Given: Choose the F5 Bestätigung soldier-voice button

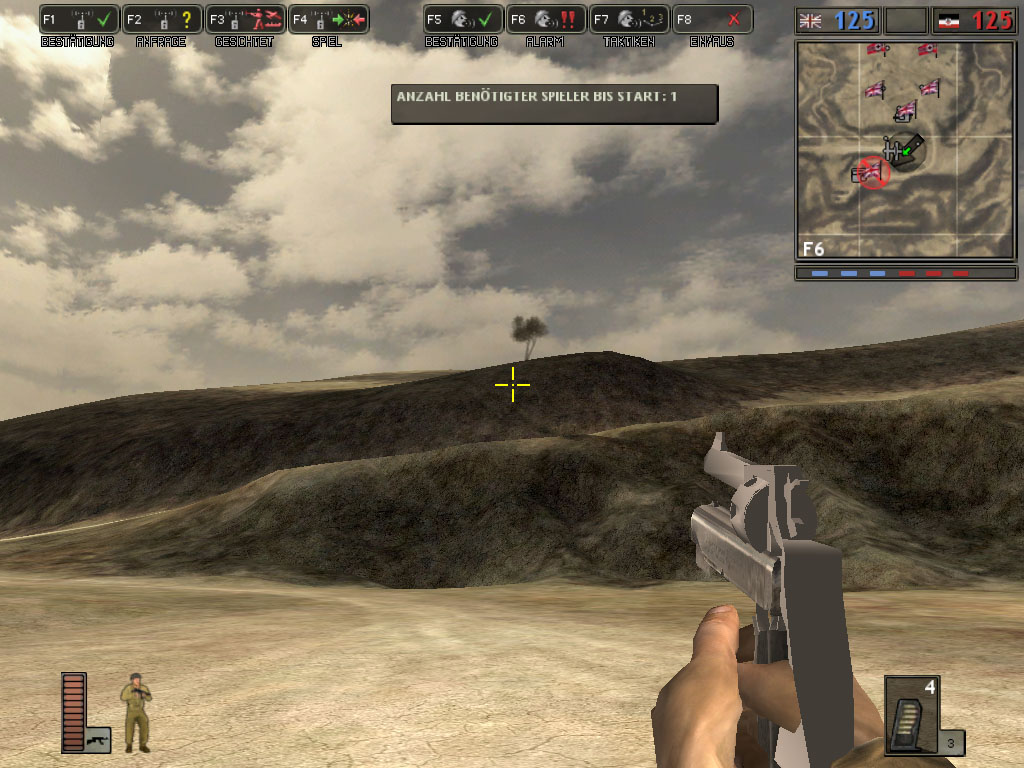Looking at the screenshot, I should click(x=463, y=20).
